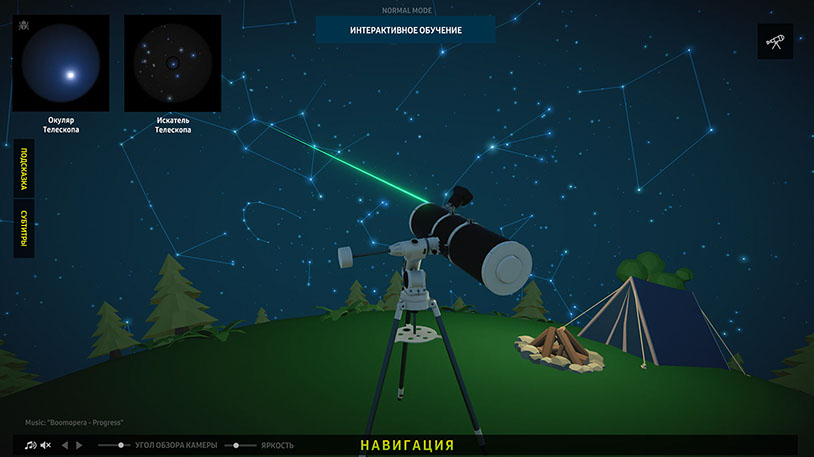Open the Подсказка hint tab
814x457 pixels.
(x=23, y=168)
